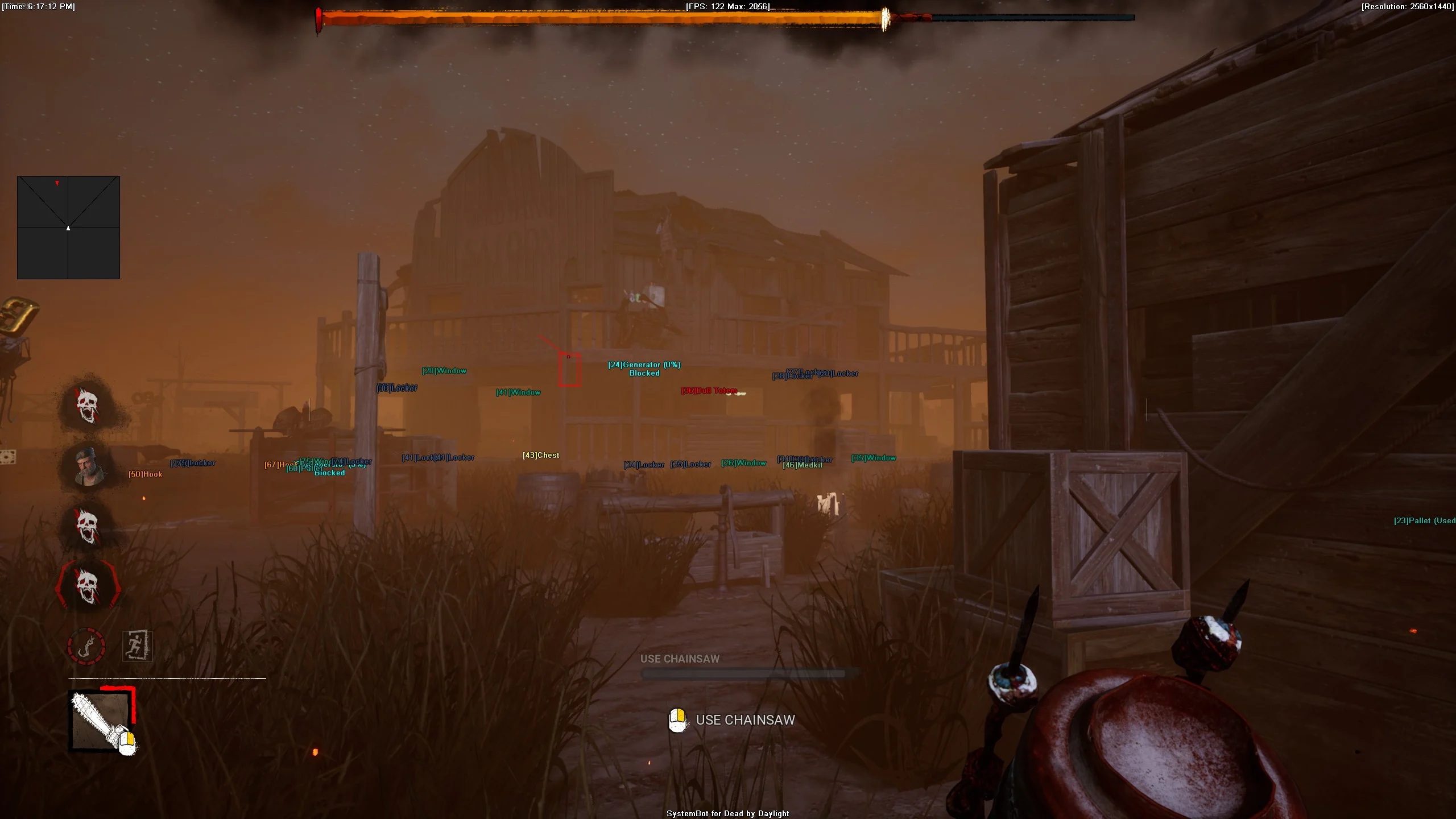
Task: Select the yellow Chest overlay label
Action: coord(541,455)
